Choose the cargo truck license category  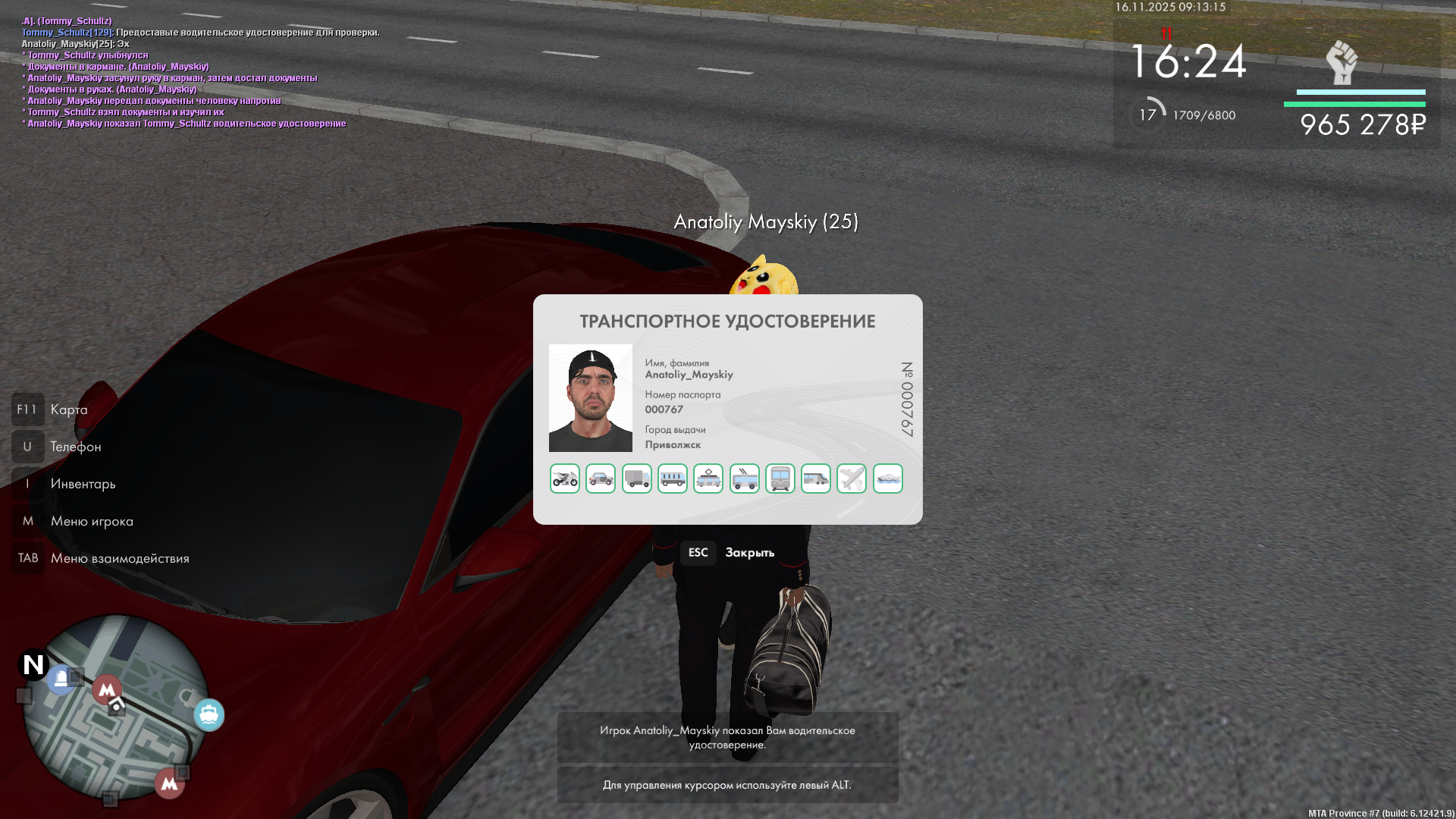tap(637, 479)
